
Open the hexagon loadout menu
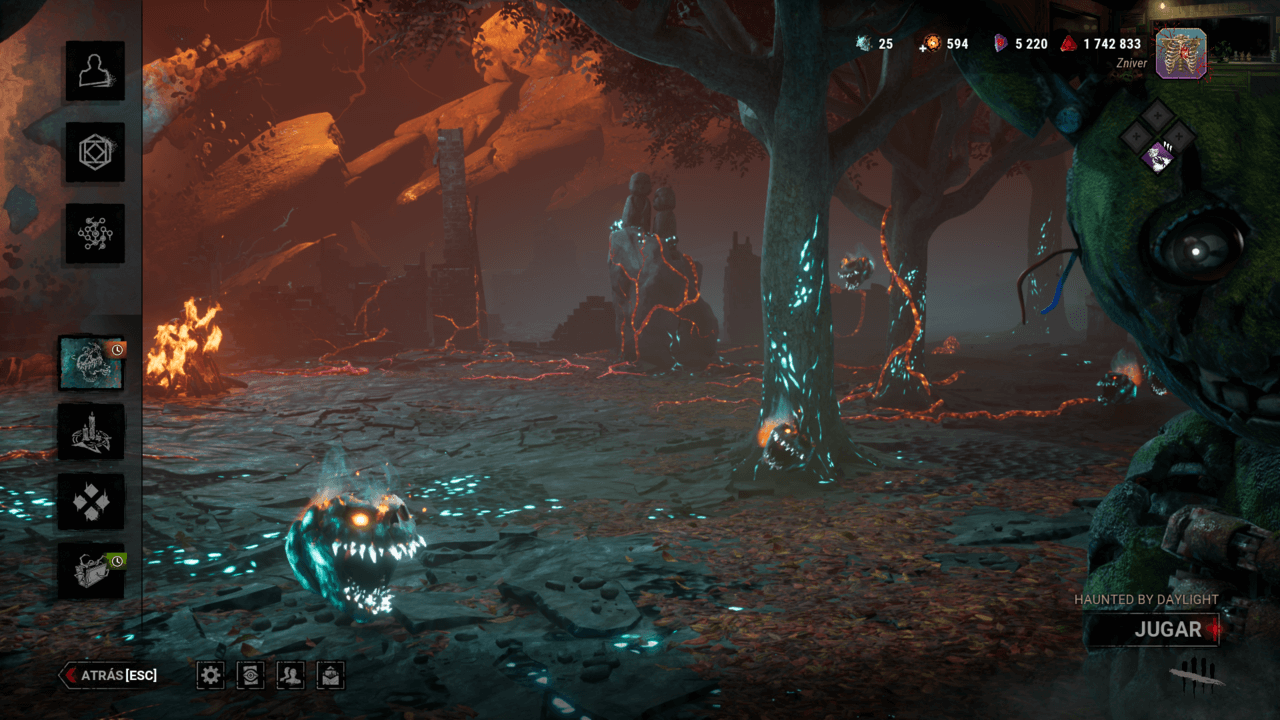(x=95, y=152)
